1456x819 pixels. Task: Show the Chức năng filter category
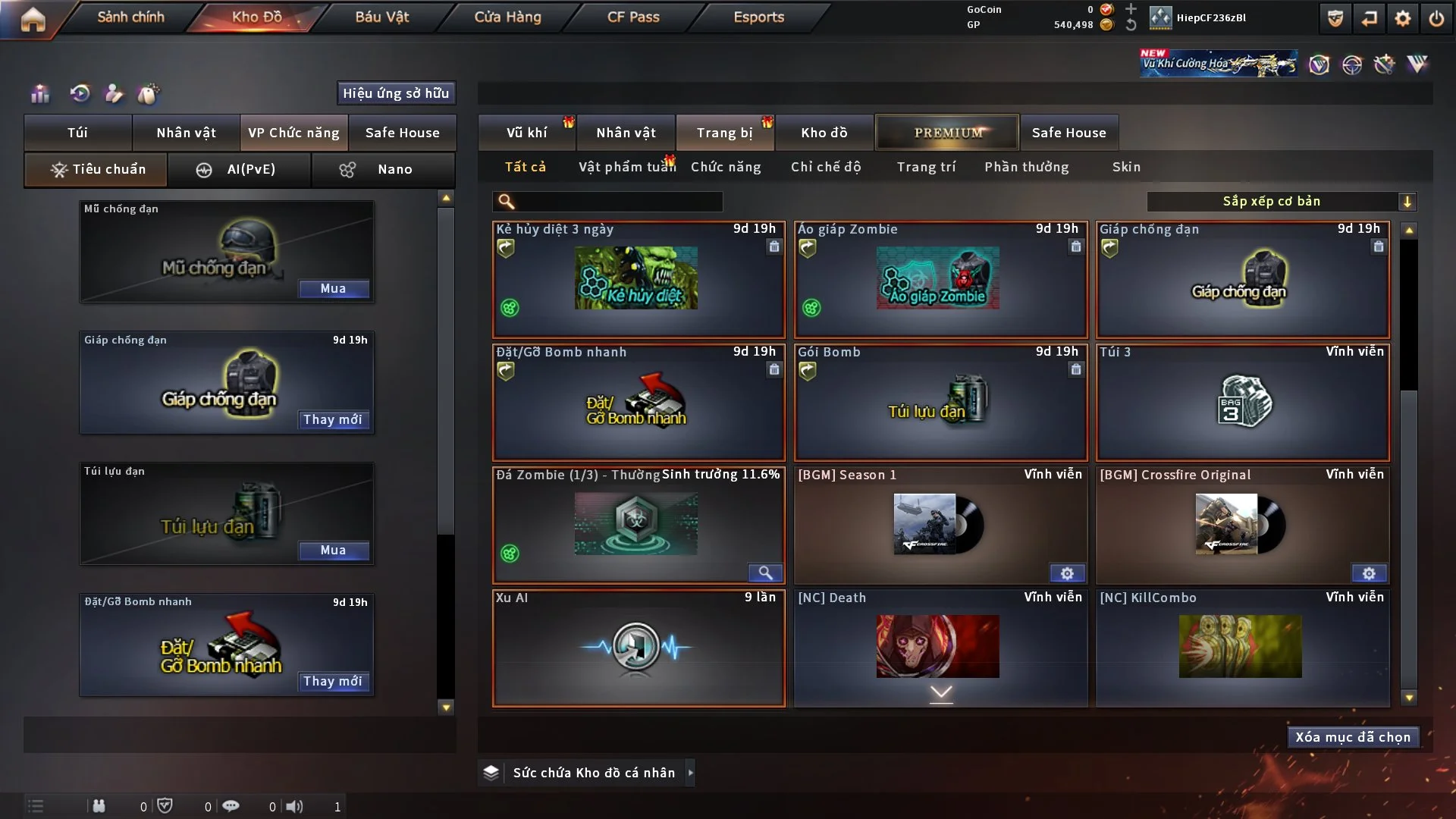coord(726,167)
